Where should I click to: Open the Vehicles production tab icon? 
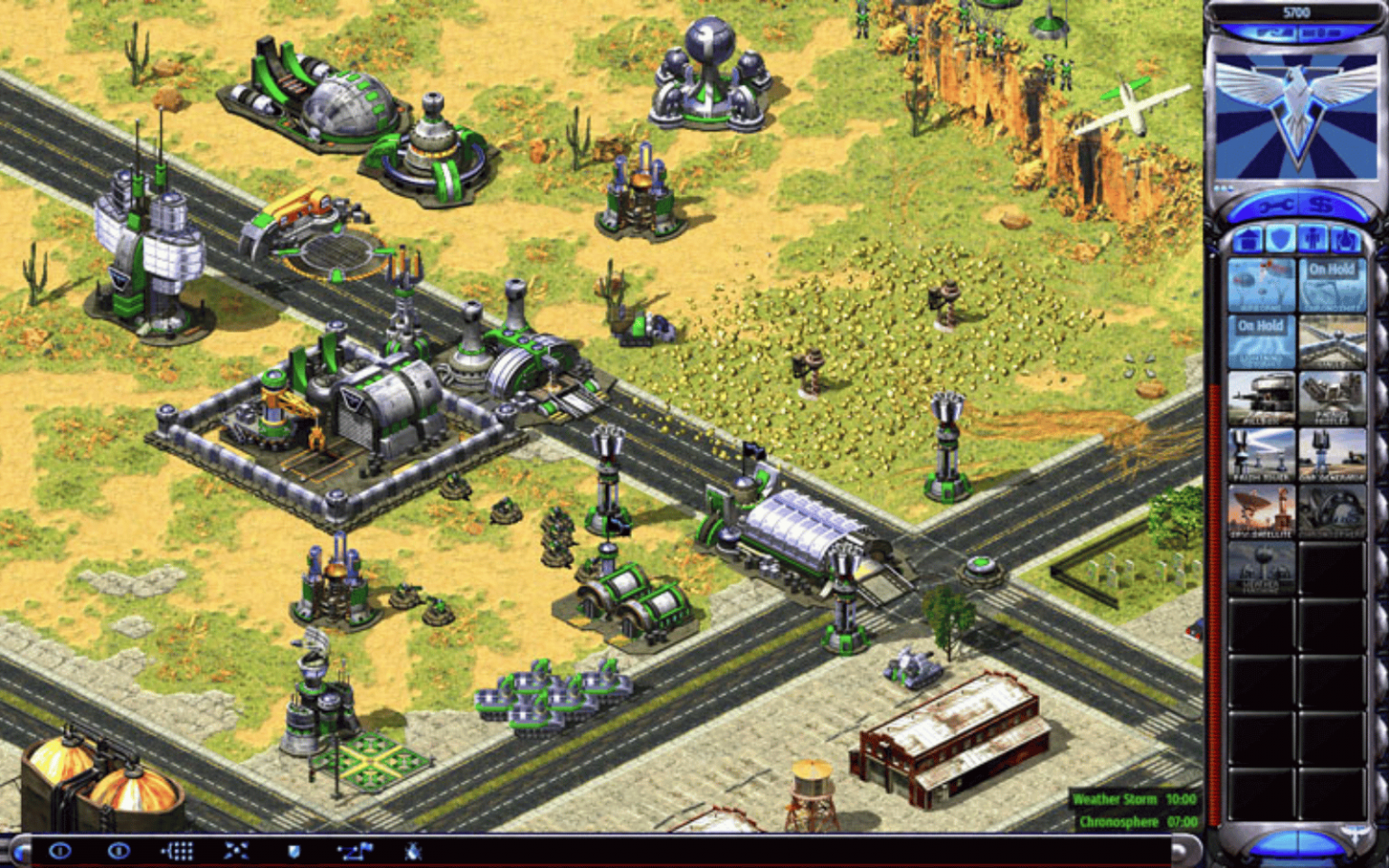pyautogui.click(x=1345, y=240)
